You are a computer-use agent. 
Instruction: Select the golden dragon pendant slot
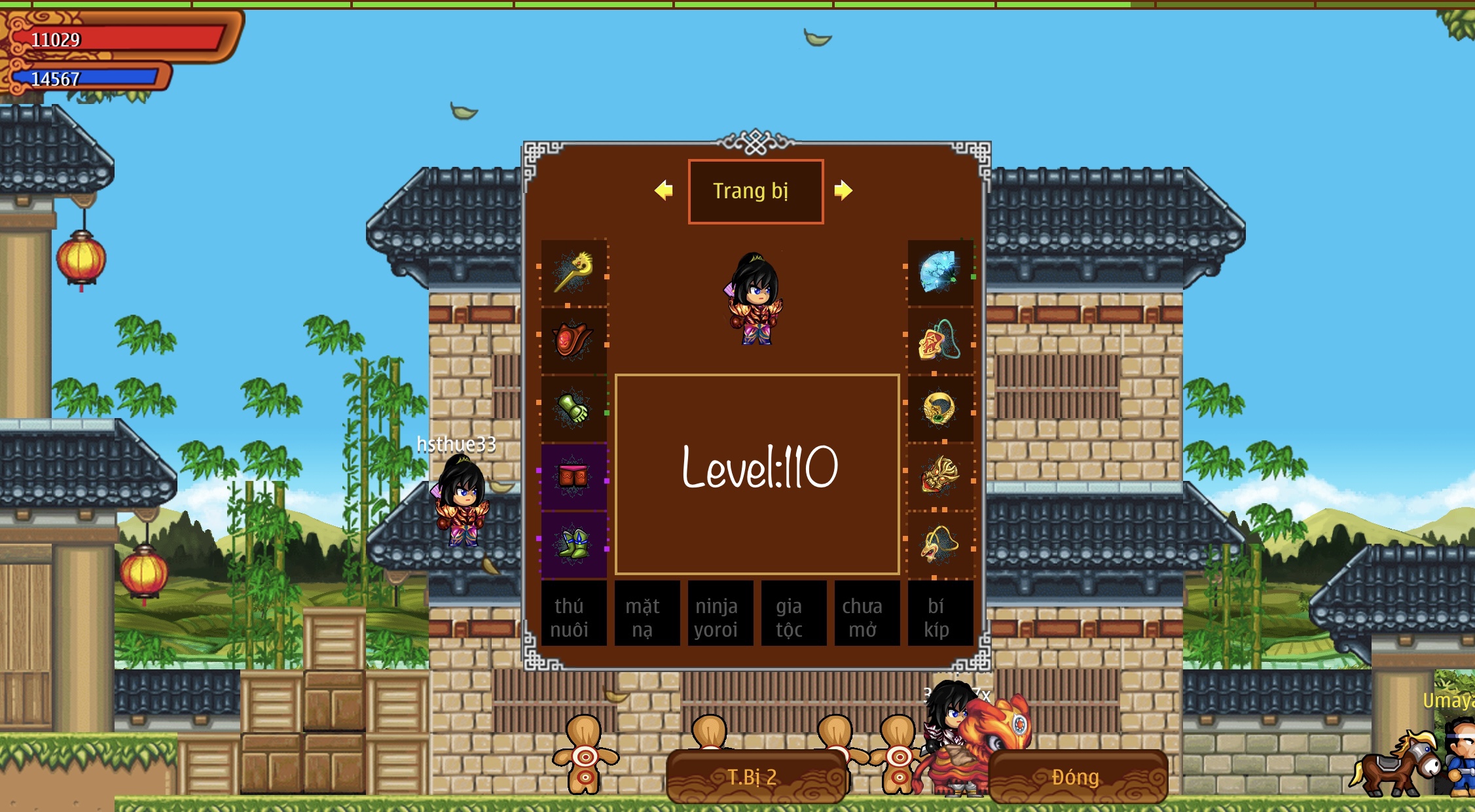pos(940,545)
